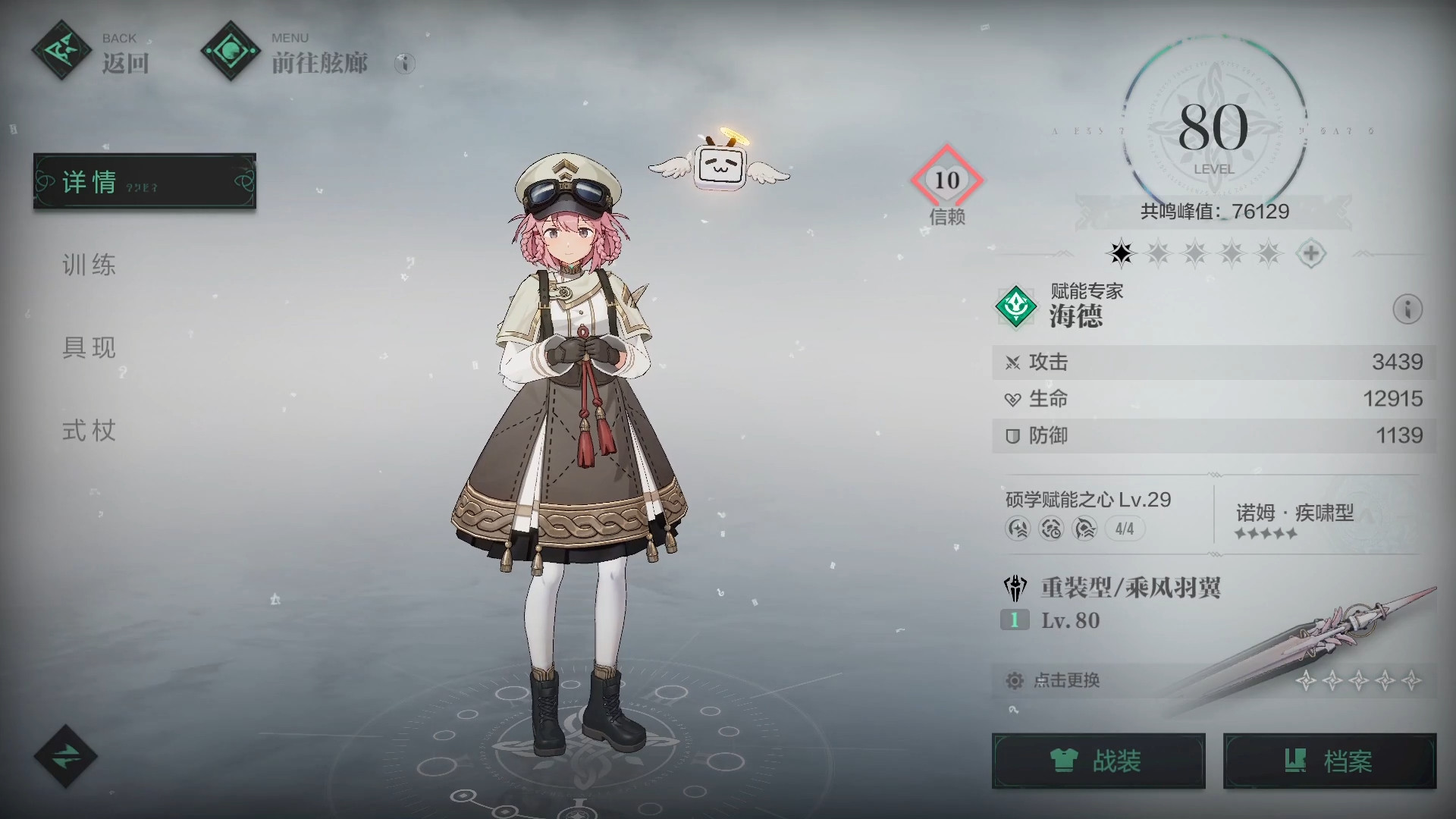Open 硕学赋能之心 Lv.29 panel
1456x819 pixels.
click(1087, 513)
